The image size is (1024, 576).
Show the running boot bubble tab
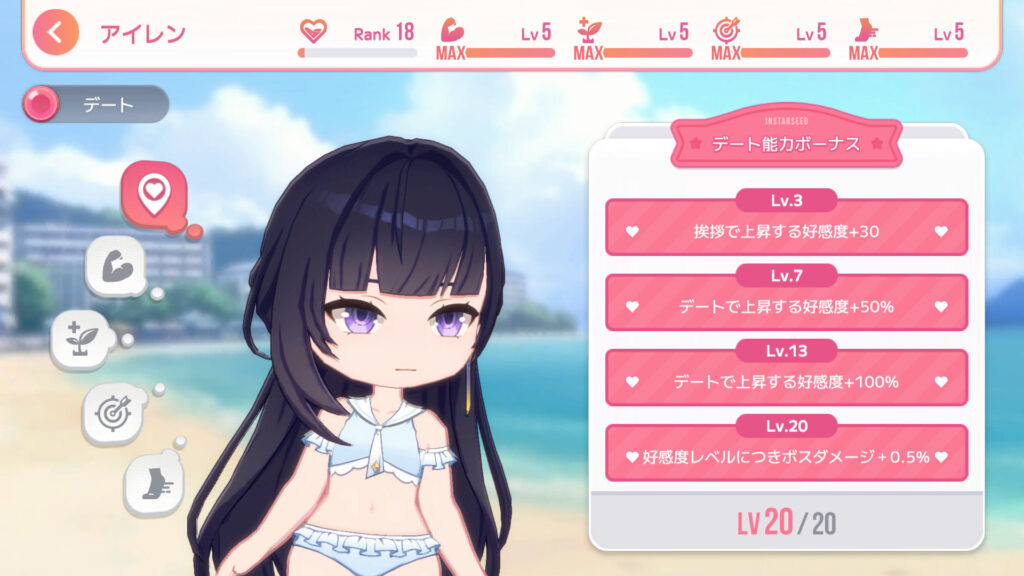tap(153, 482)
